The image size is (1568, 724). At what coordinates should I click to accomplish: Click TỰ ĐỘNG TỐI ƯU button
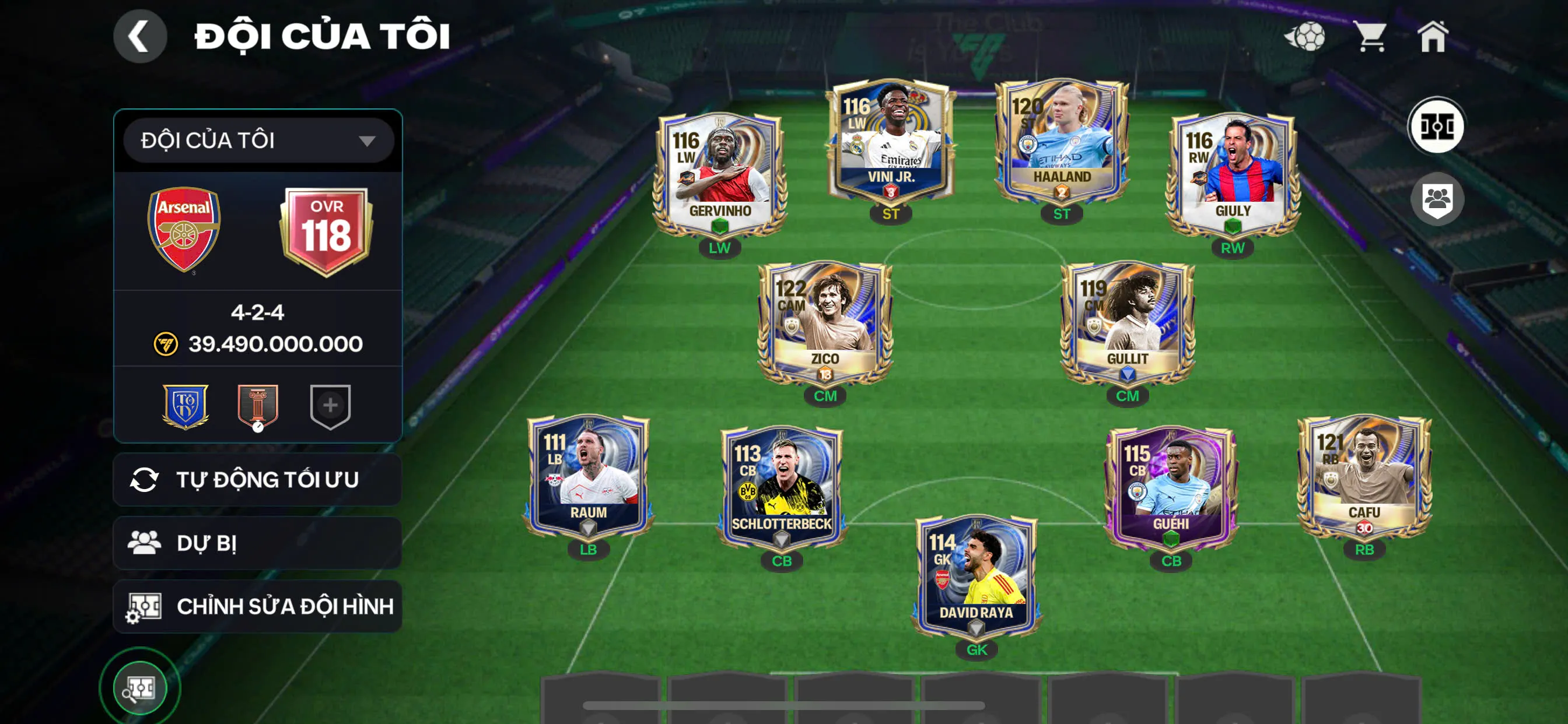coord(257,479)
